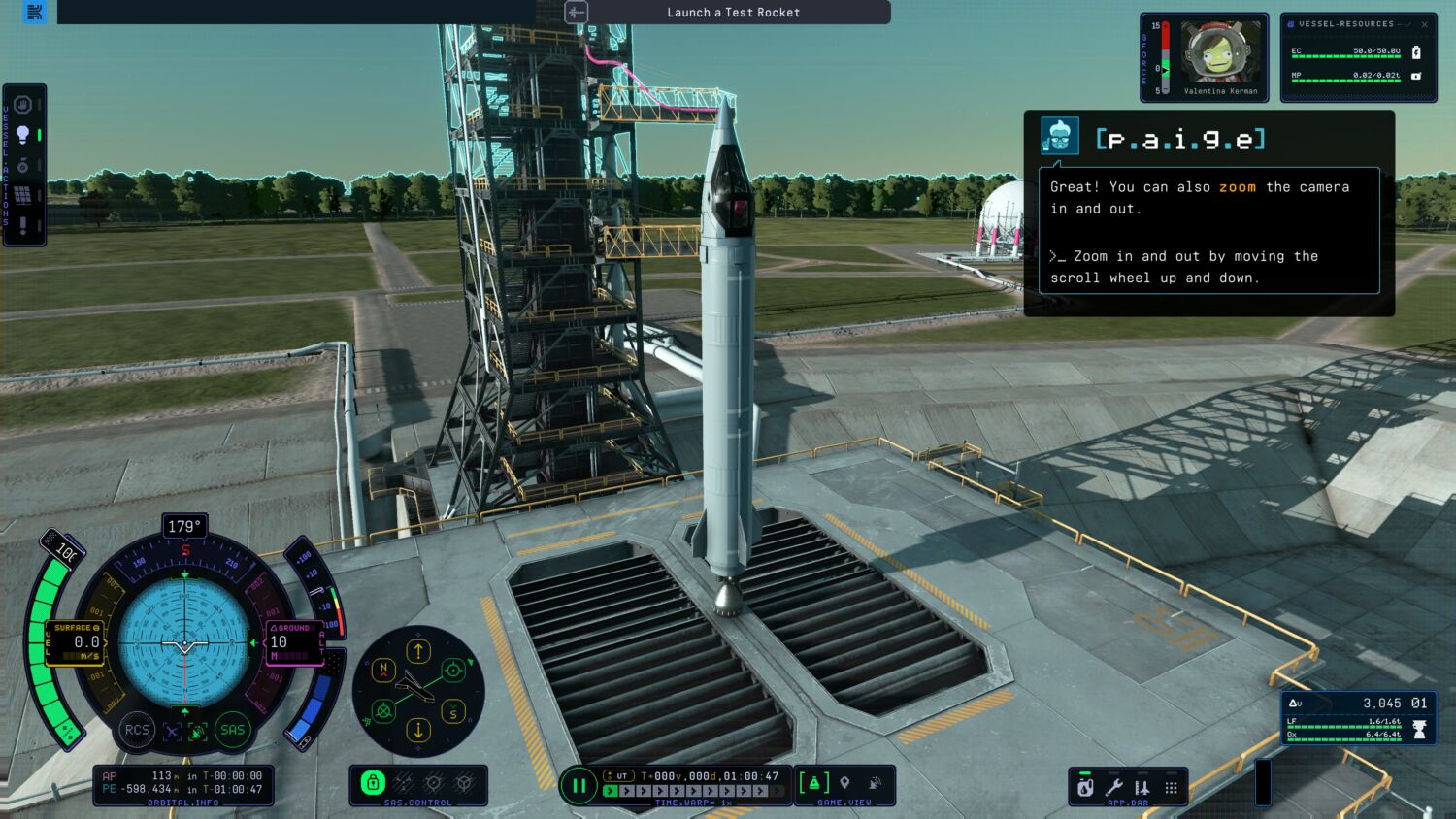Open the app bar grid menu
Image resolution: width=1456 pixels, height=819 pixels.
point(1171,788)
